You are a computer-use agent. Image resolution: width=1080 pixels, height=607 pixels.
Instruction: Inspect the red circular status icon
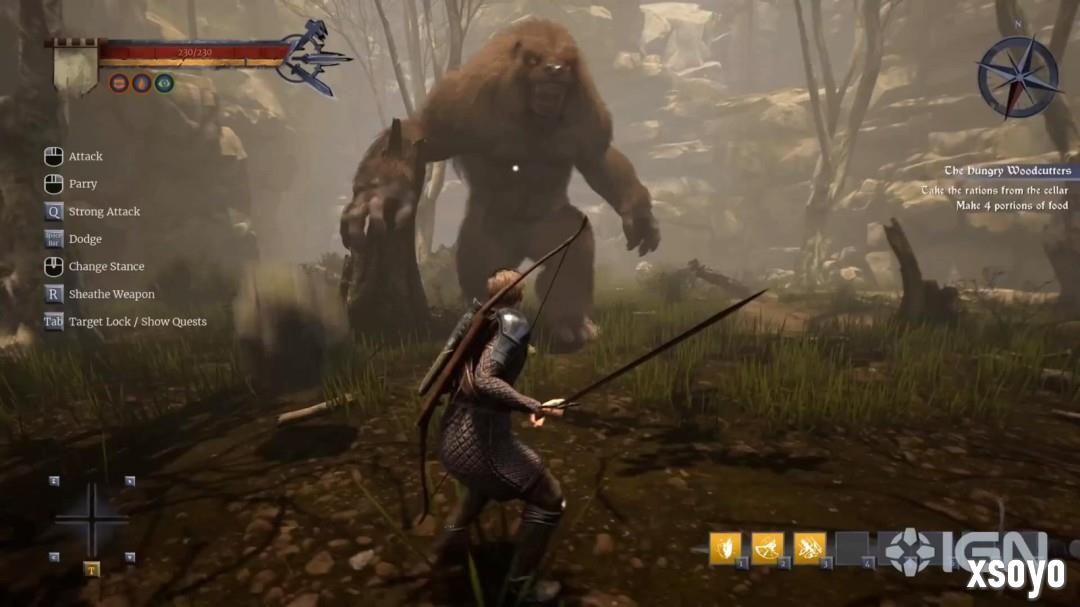click(x=119, y=83)
